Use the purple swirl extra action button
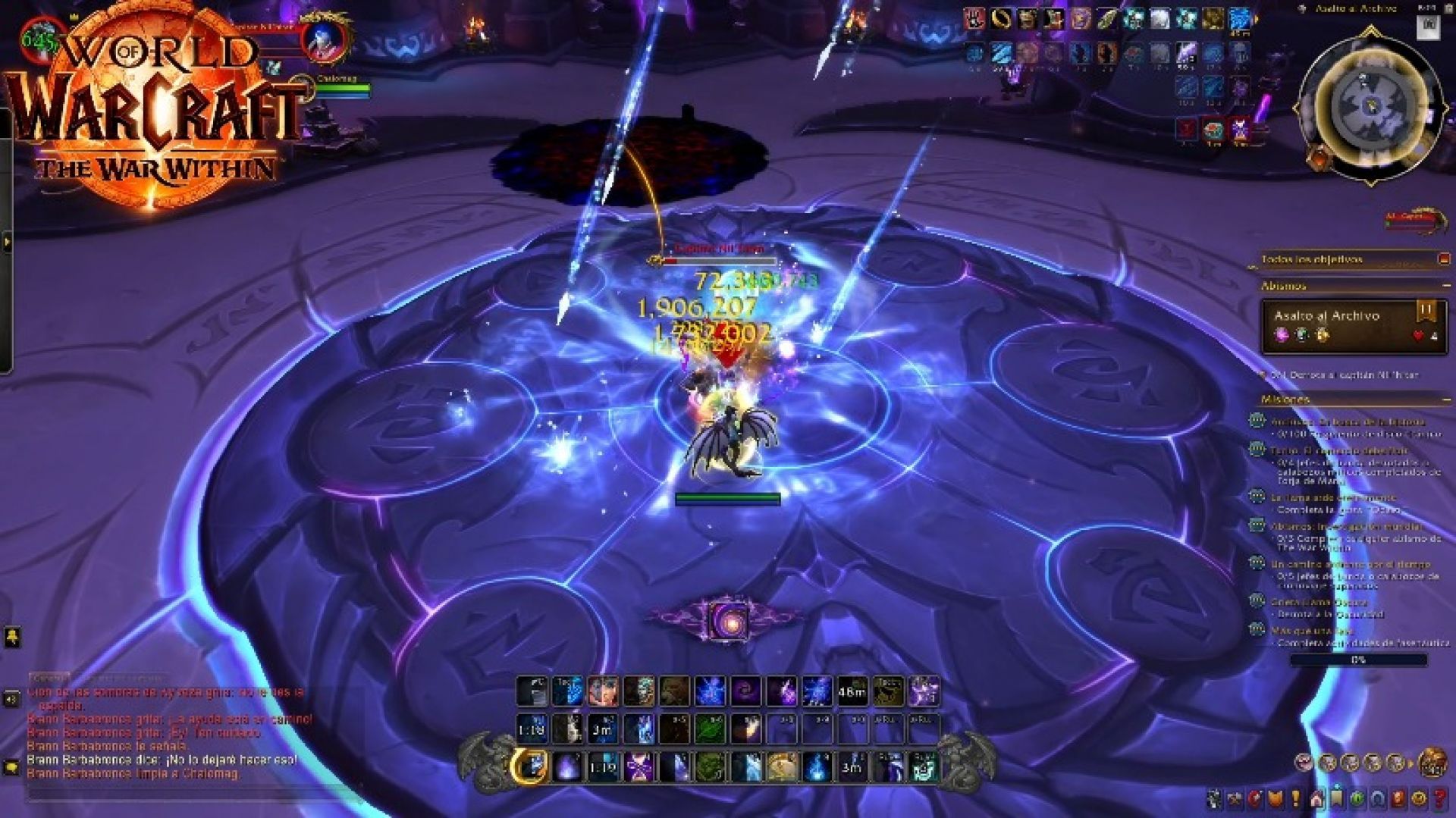The image size is (1456, 818). 727,620
